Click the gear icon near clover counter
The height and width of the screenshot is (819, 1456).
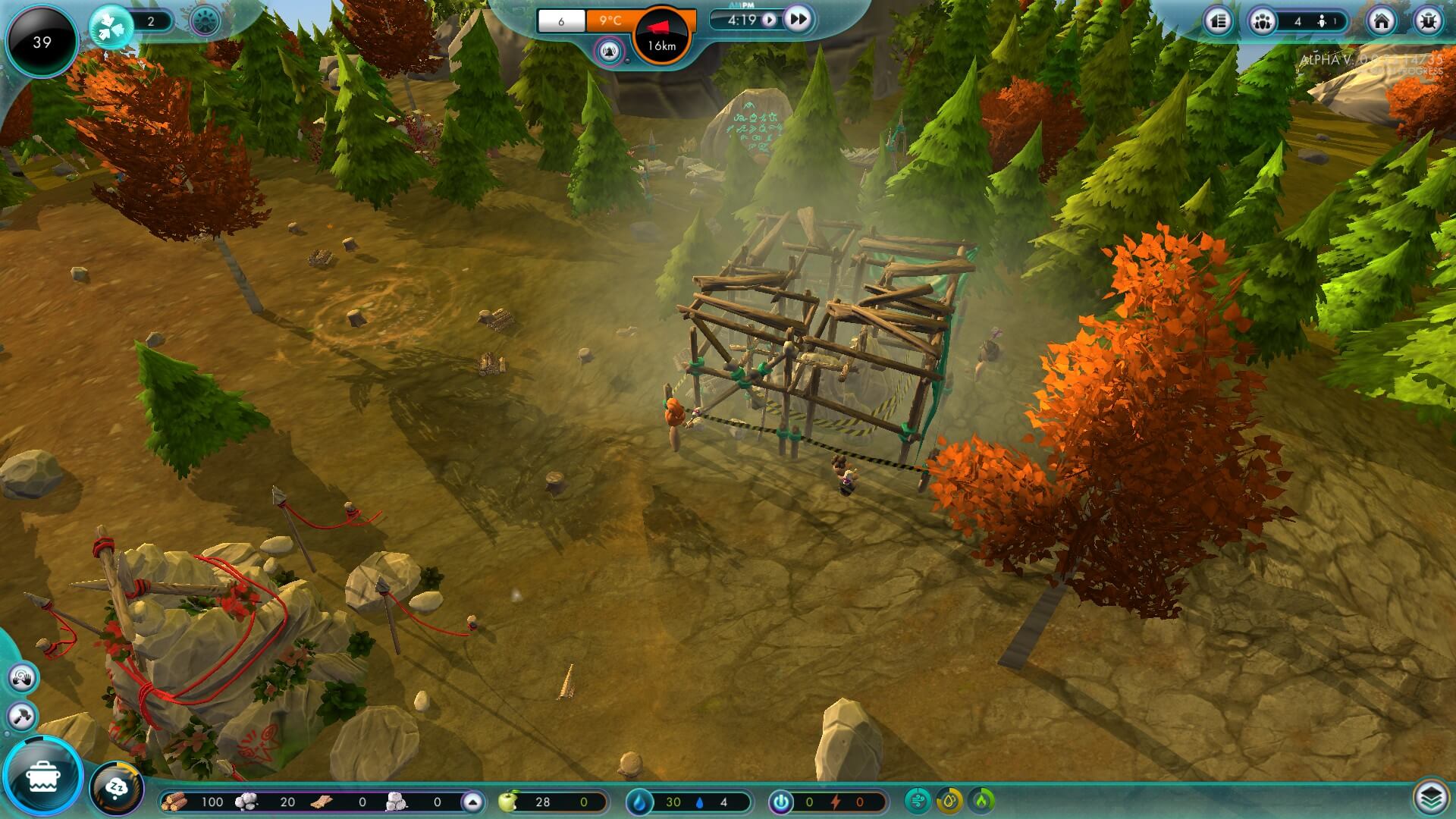point(205,21)
